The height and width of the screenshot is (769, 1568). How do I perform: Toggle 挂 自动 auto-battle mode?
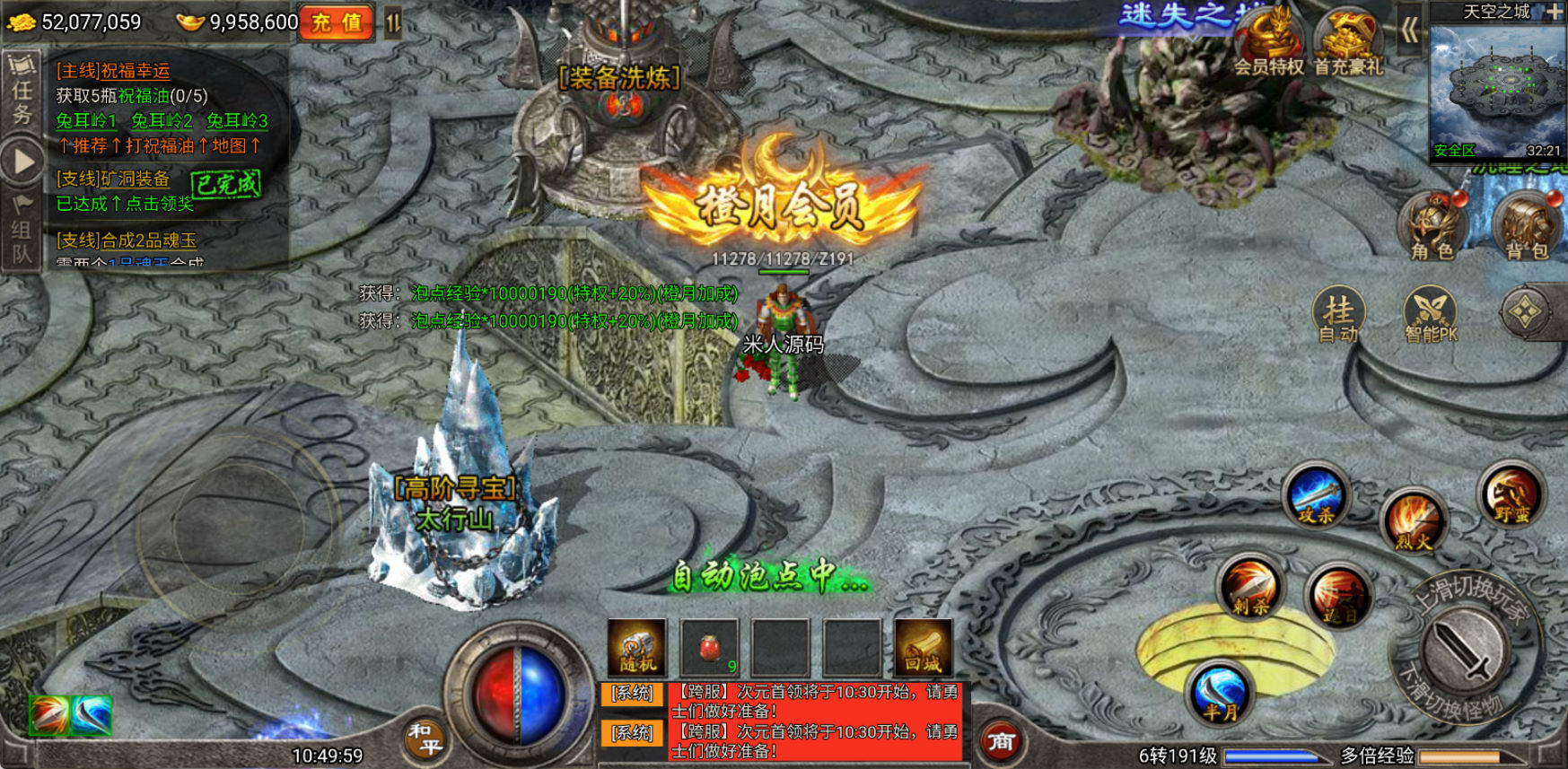1338,316
